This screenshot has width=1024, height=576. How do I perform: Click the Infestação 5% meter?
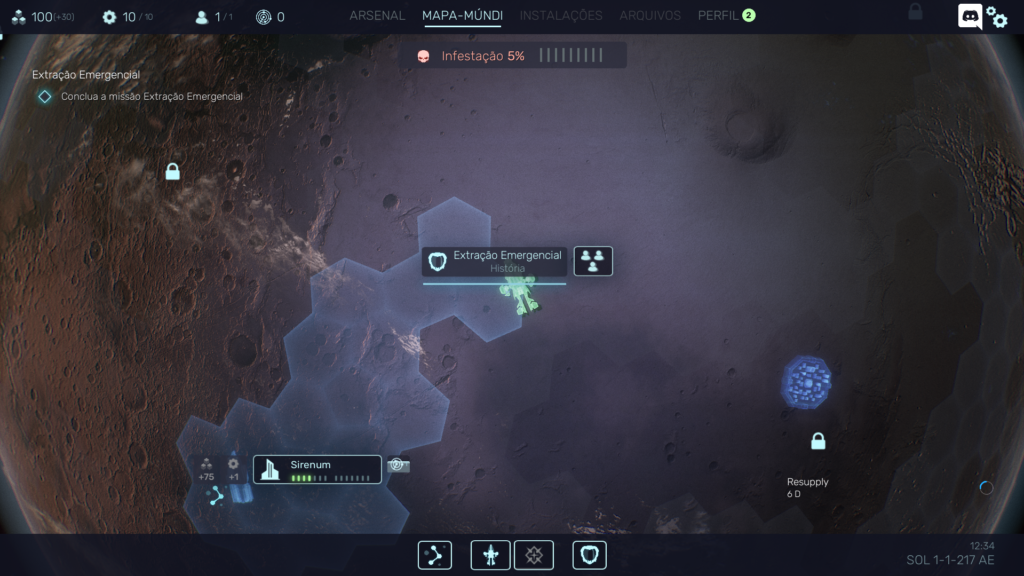(x=513, y=56)
